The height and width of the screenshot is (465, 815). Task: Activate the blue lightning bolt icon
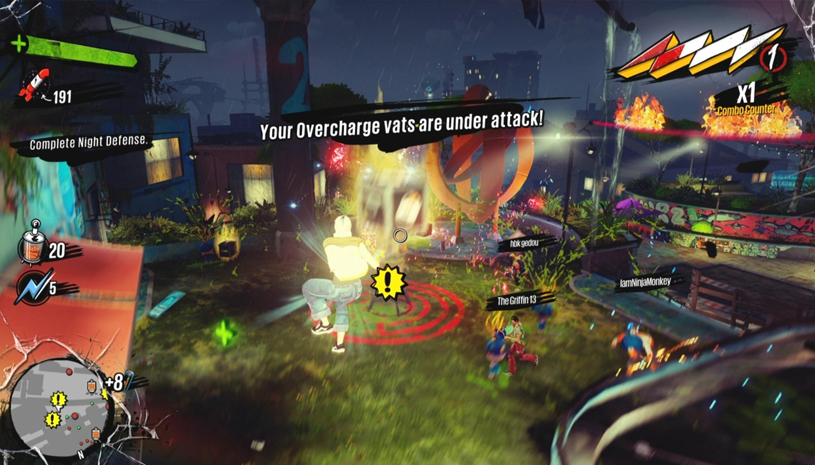31,286
